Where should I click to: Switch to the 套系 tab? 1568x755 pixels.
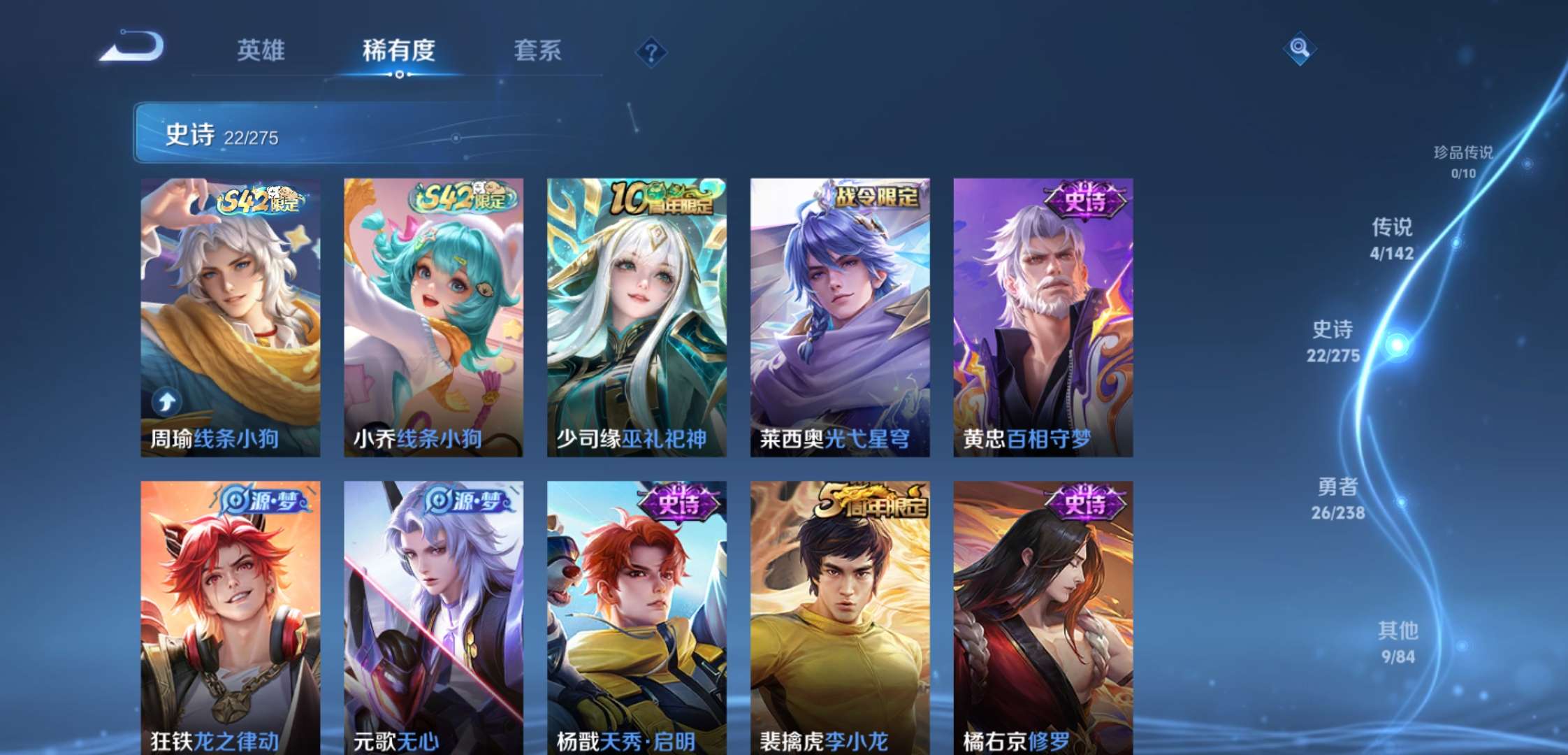[x=538, y=50]
